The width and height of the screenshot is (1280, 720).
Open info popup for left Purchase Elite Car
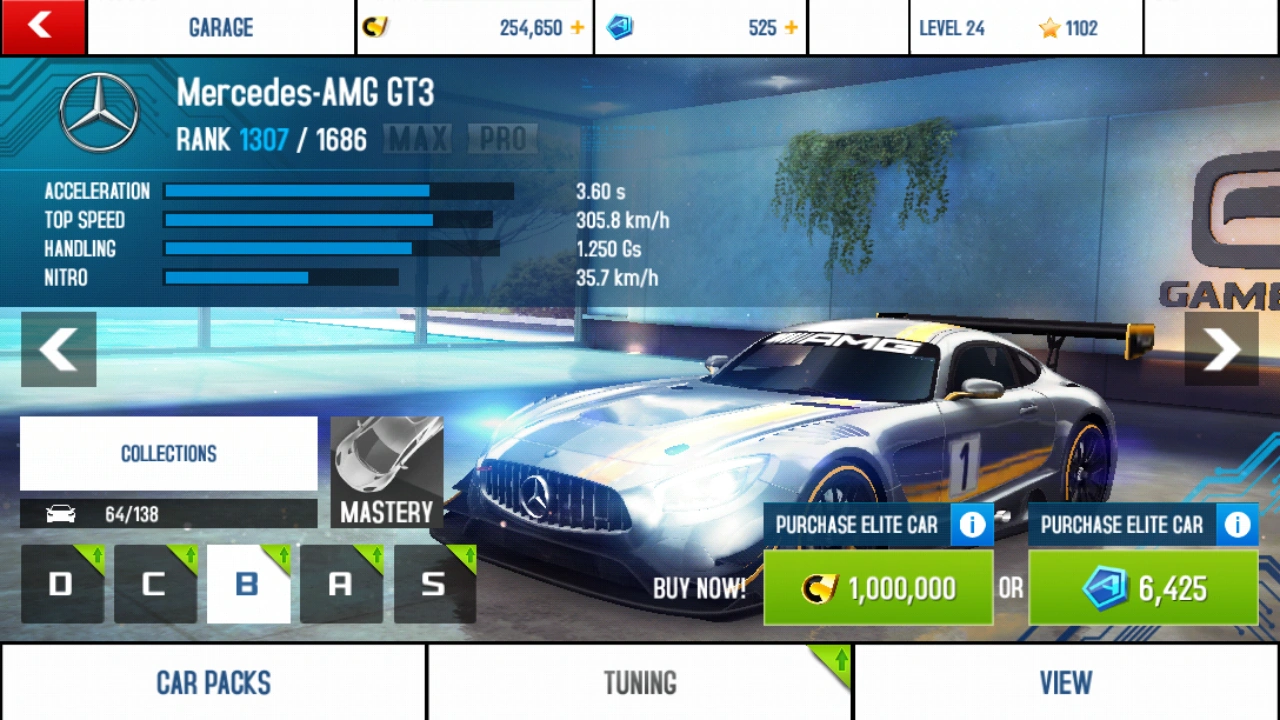pos(971,524)
